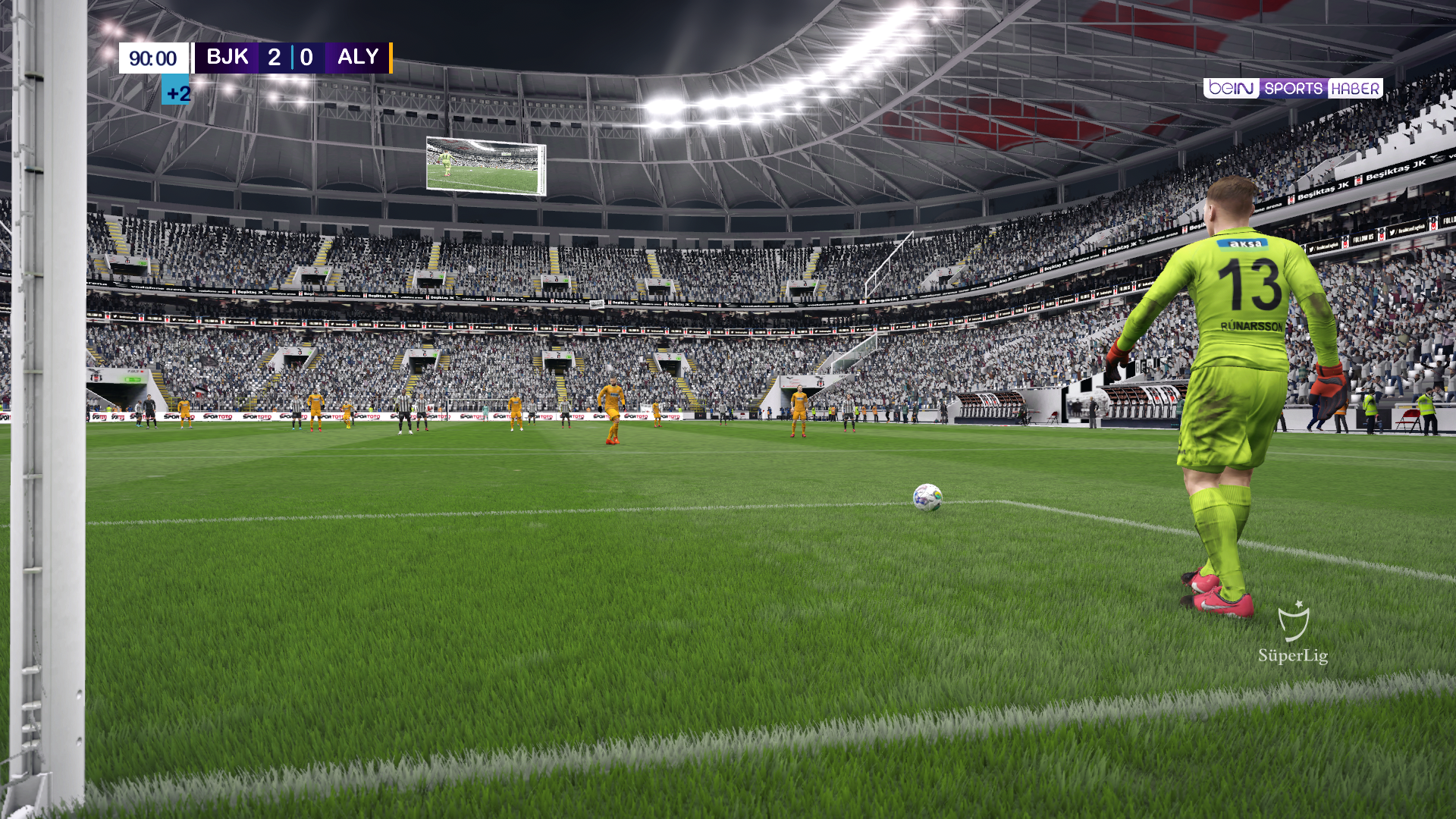Select the away score showing 0
This screenshot has height=819, width=1456.
click(306, 57)
